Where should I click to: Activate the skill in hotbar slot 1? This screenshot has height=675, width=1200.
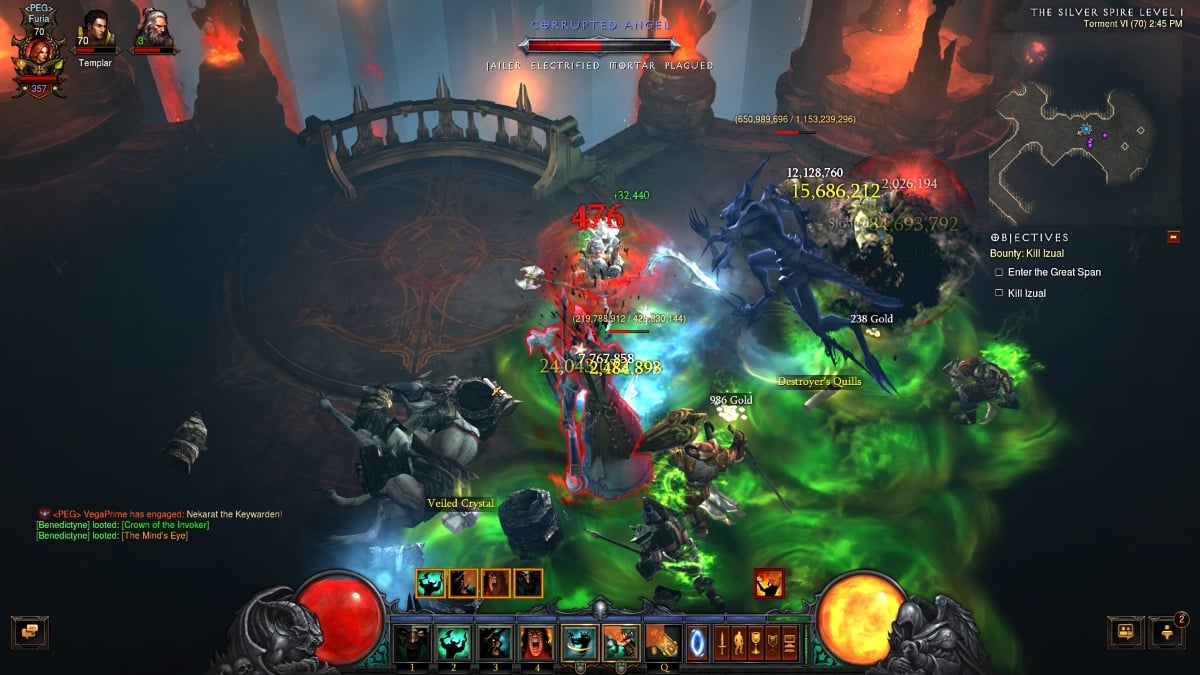[x=411, y=642]
